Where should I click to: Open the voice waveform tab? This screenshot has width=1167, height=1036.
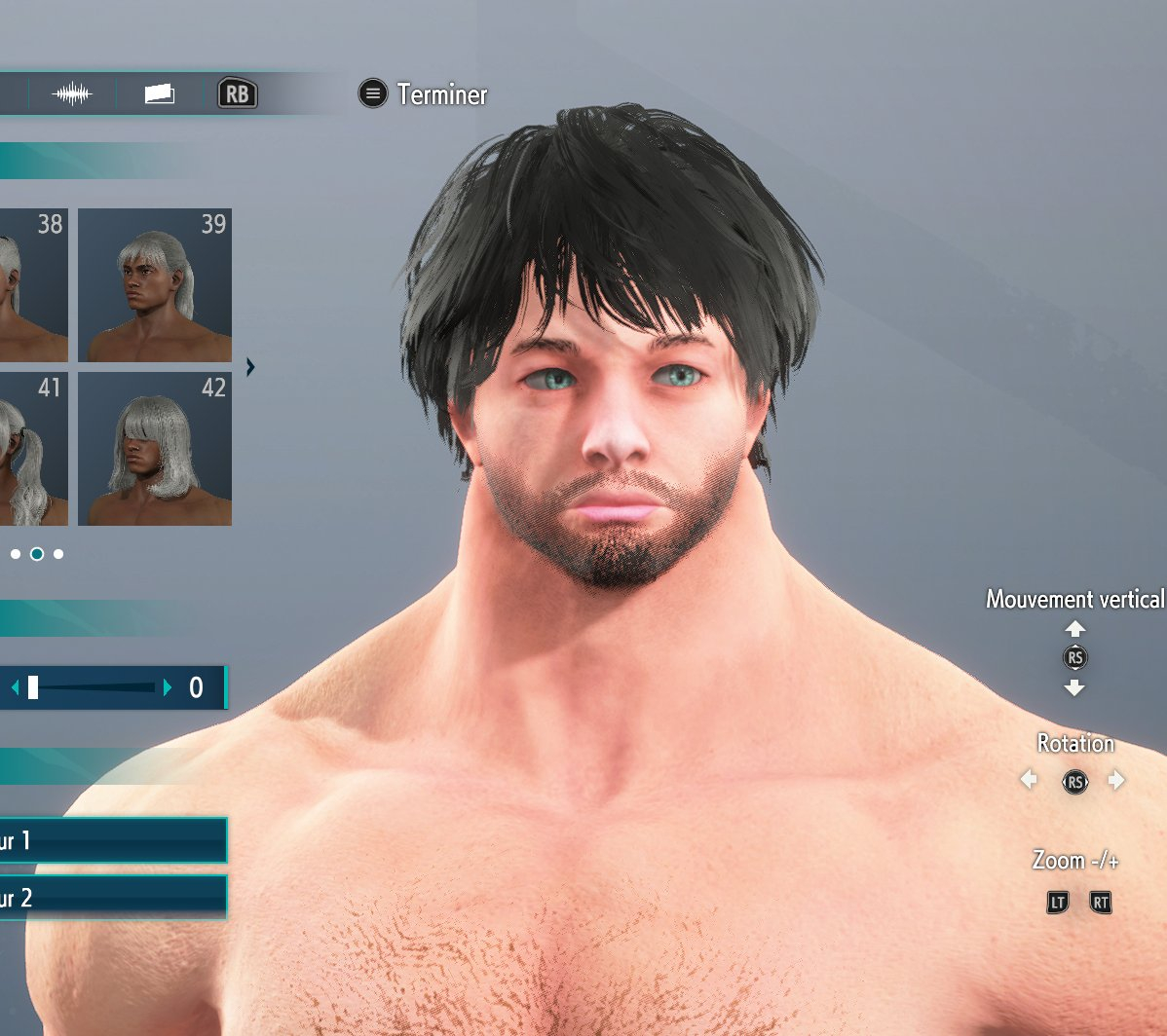pos(72,94)
